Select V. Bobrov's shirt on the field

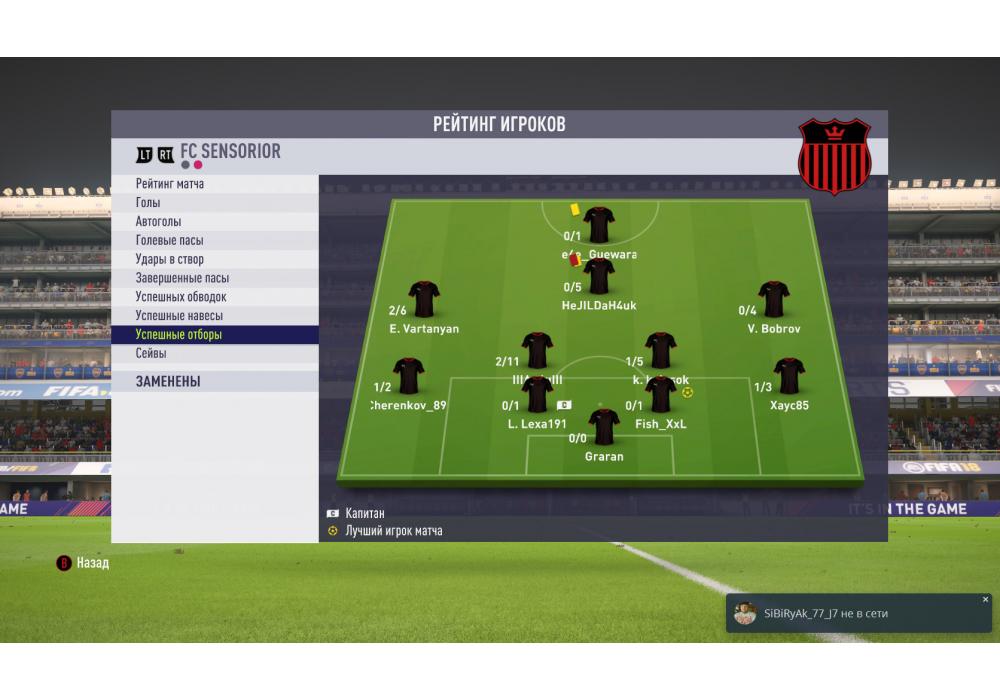773,300
